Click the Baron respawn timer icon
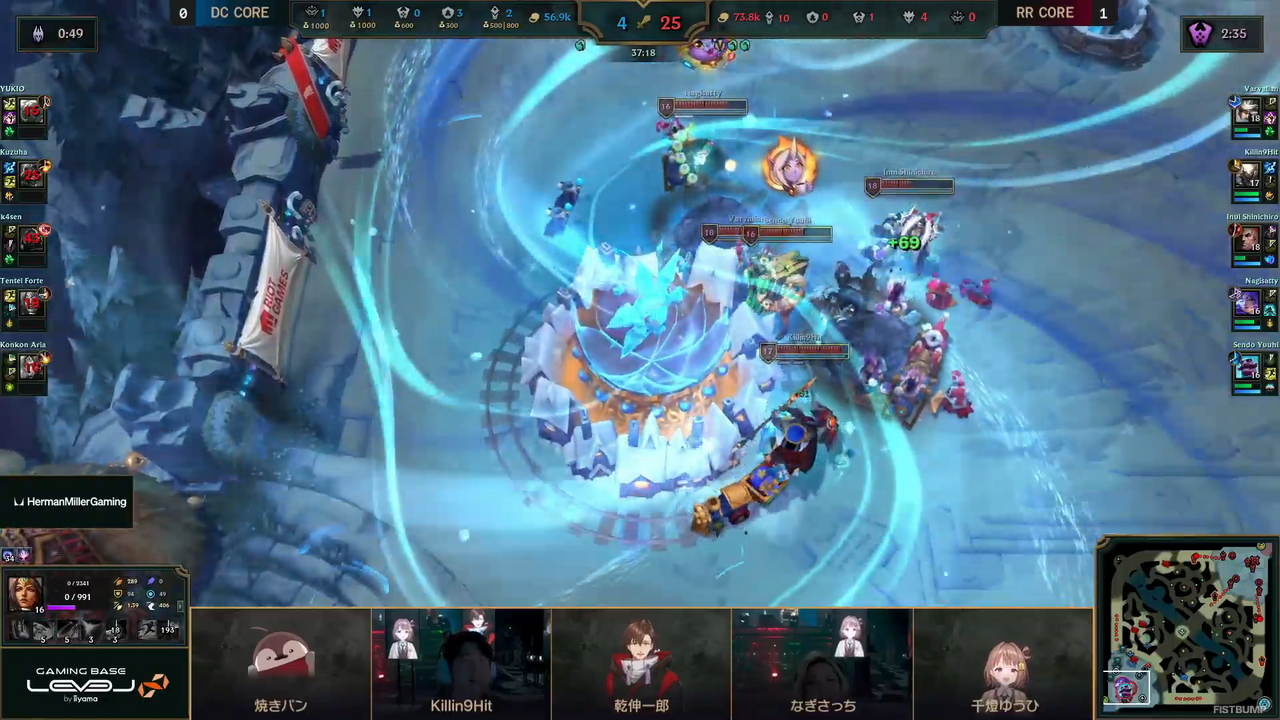The width and height of the screenshot is (1280, 720). [x=1200, y=34]
